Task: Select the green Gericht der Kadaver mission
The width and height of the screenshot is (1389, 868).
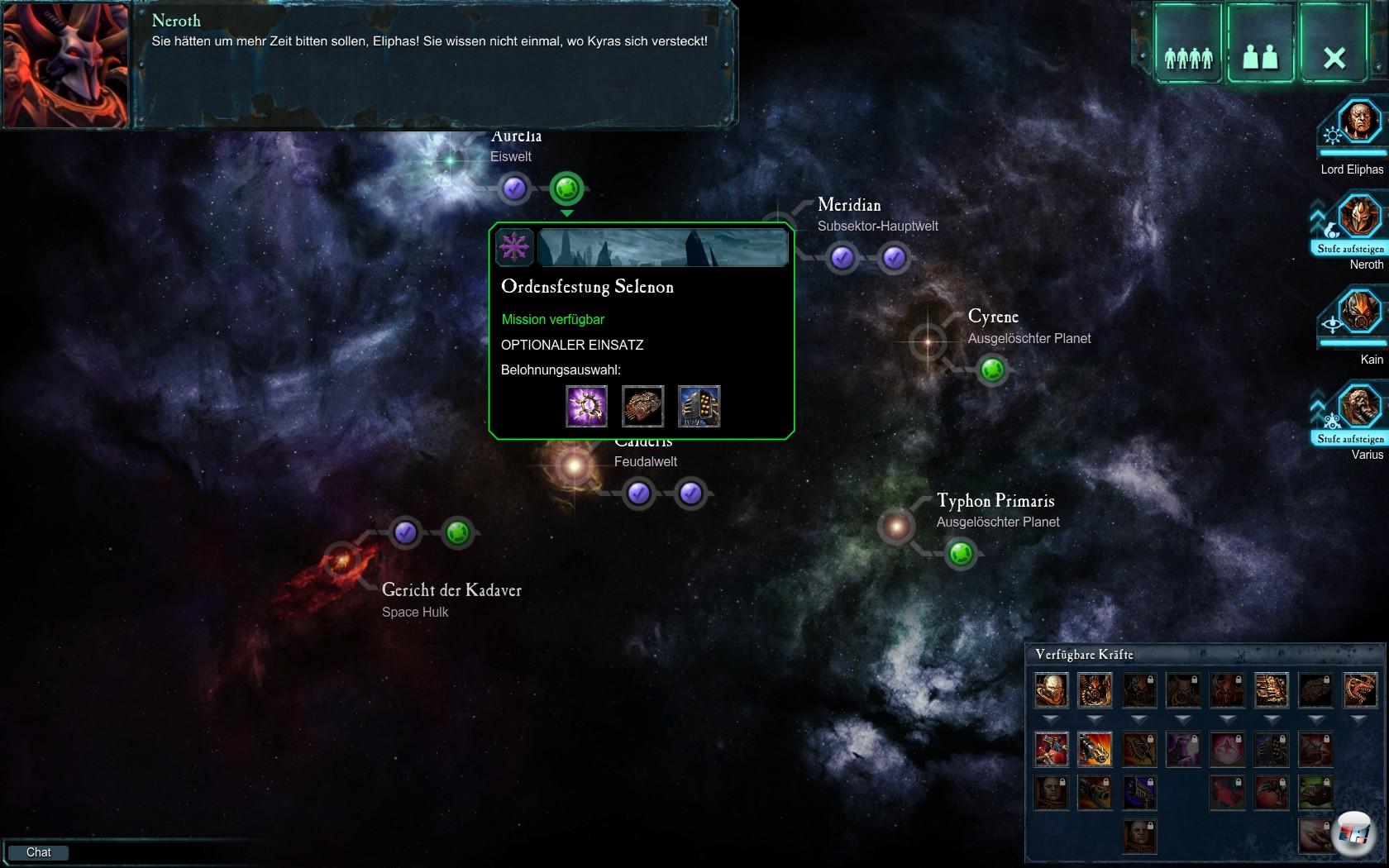Action: [x=457, y=533]
